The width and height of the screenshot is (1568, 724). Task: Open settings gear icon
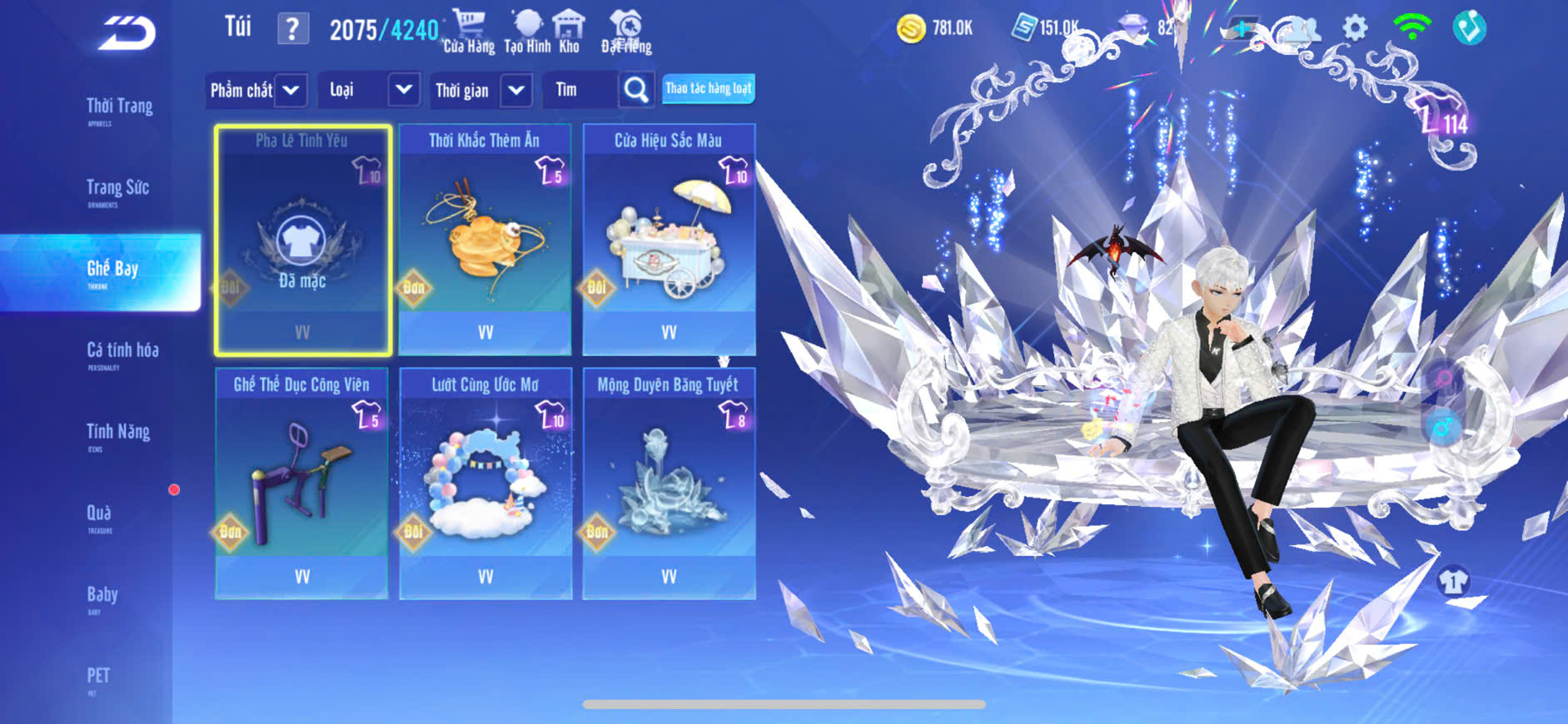1355,28
